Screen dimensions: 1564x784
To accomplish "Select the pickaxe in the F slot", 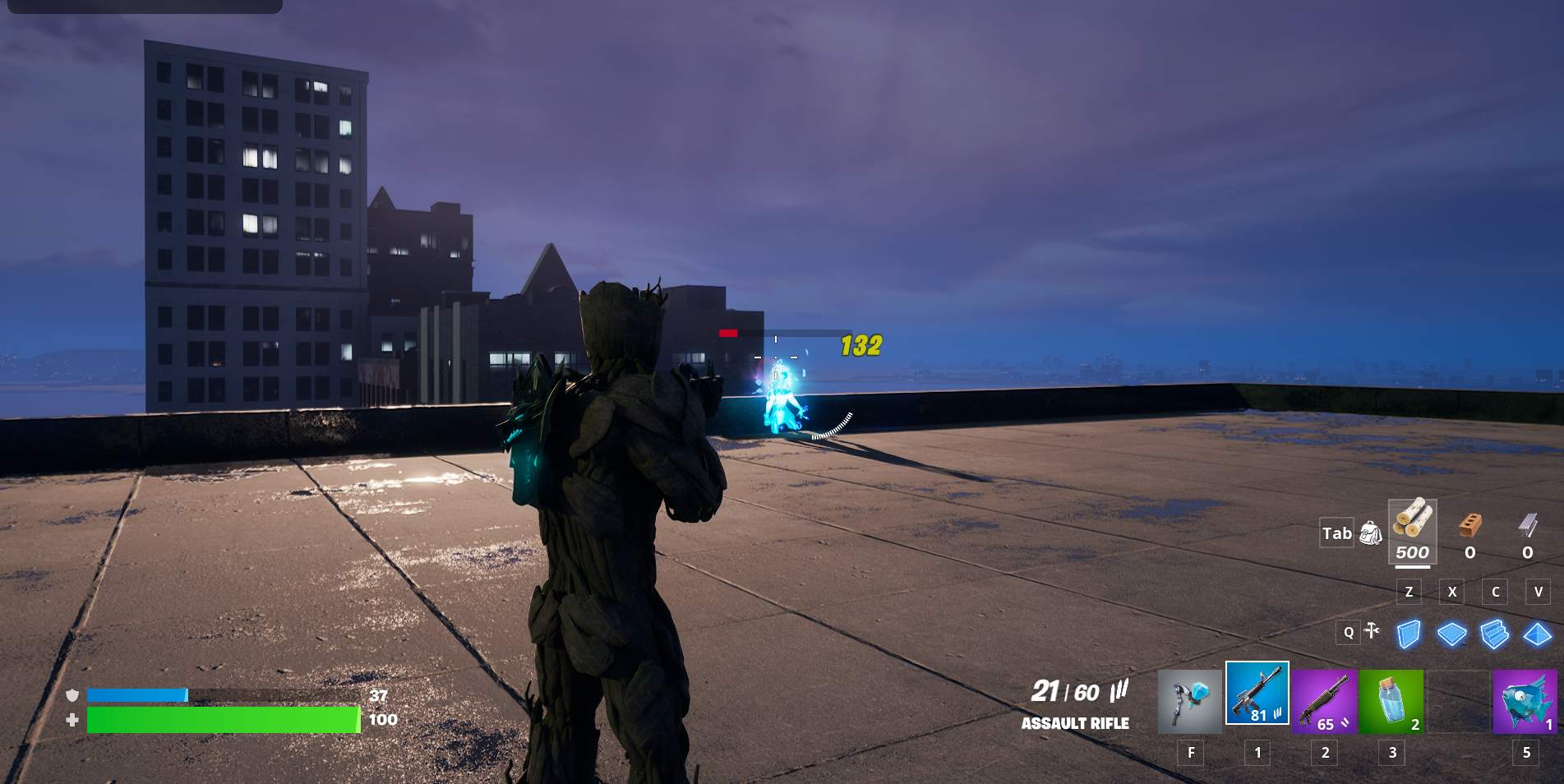I will [x=1189, y=699].
